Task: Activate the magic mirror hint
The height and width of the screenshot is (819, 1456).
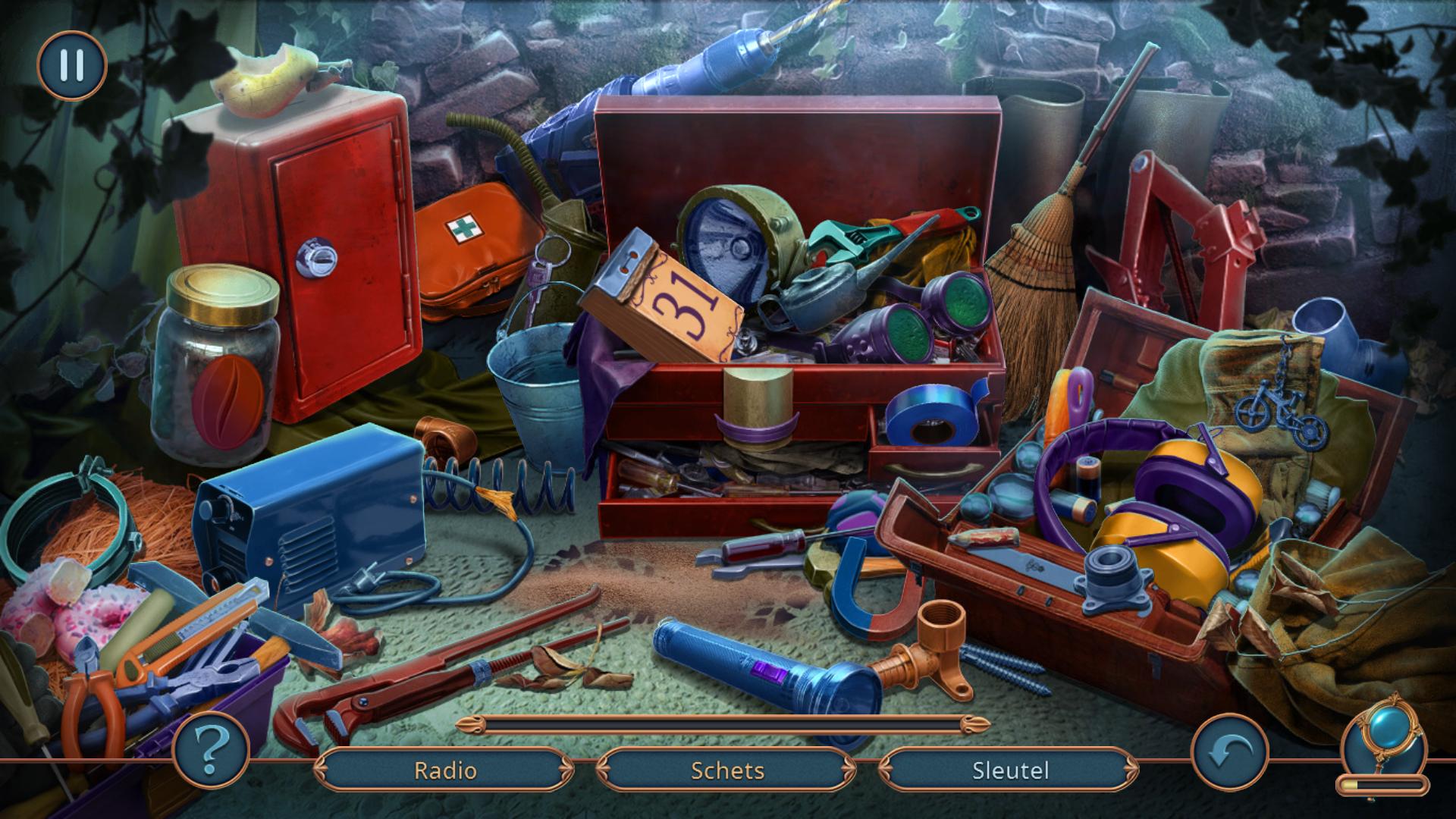Action: pos(1382,745)
